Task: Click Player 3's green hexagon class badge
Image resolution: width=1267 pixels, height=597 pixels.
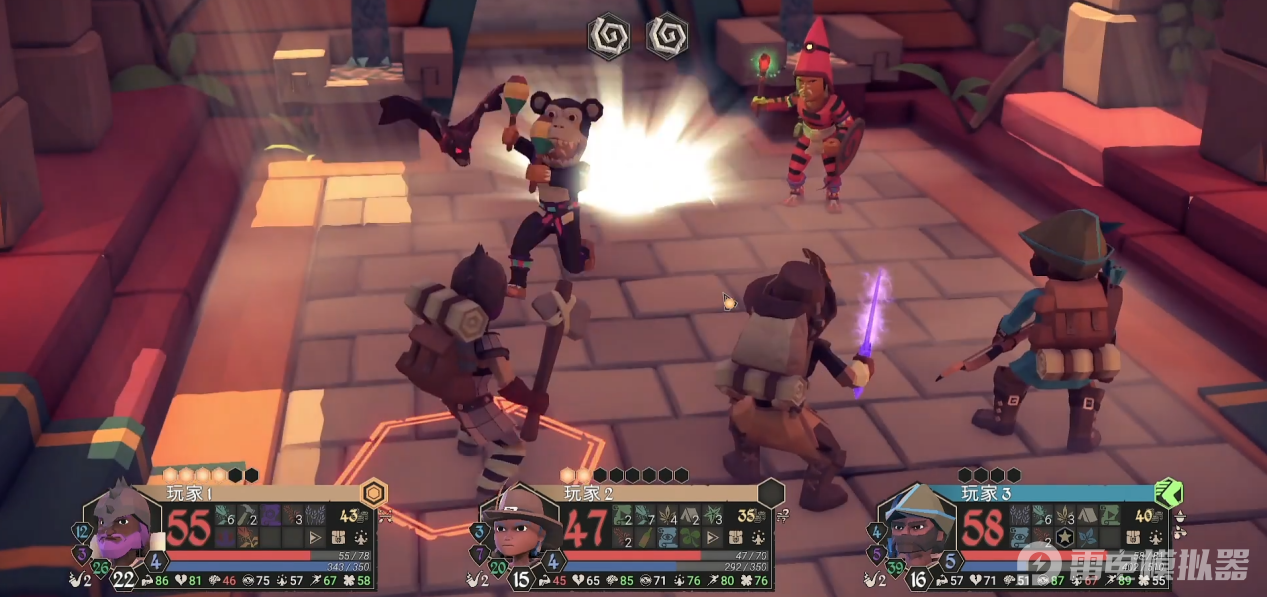Action: 1168,493
